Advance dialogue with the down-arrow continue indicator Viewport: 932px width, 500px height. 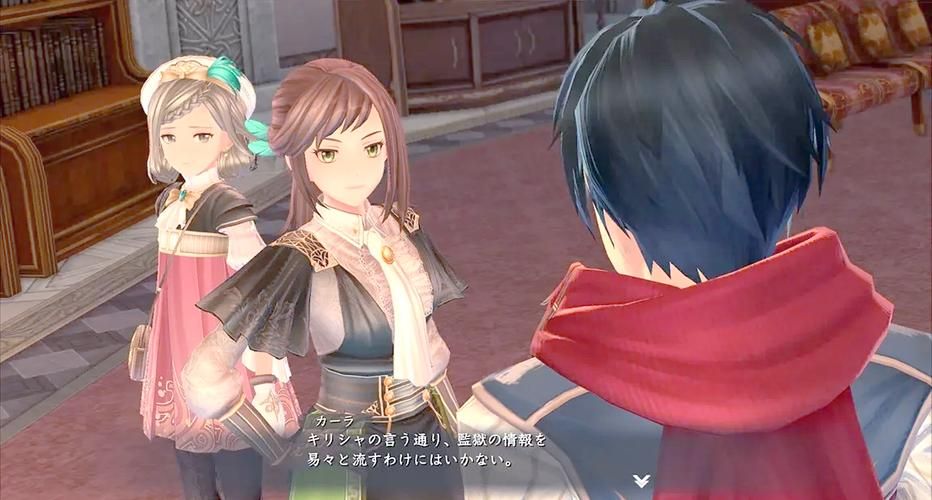640,481
